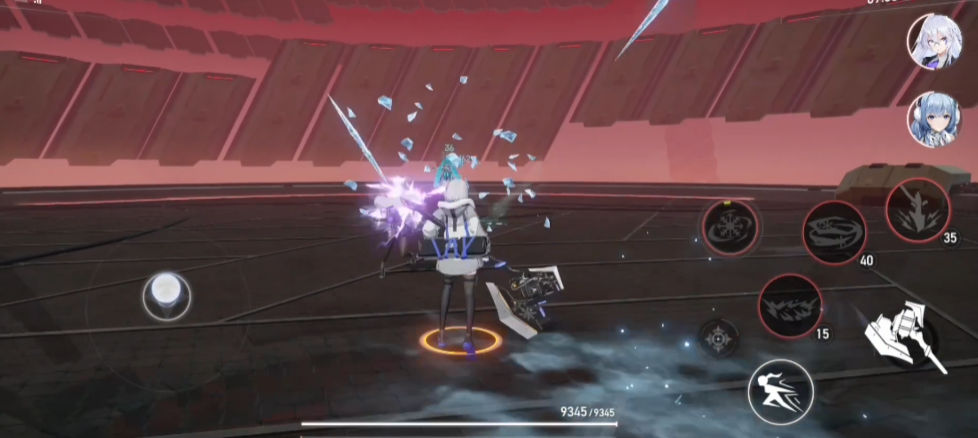Trigger the lightning strike skill costing 35

(917, 208)
